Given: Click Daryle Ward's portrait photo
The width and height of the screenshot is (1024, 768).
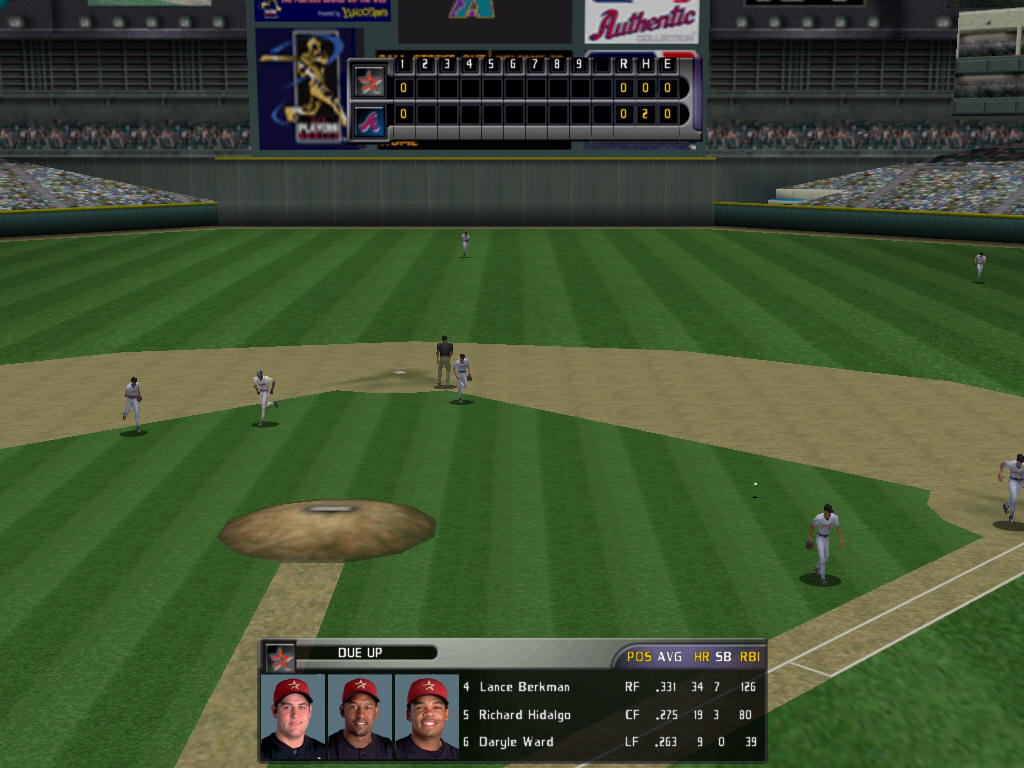Looking at the screenshot, I should [x=427, y=716].
